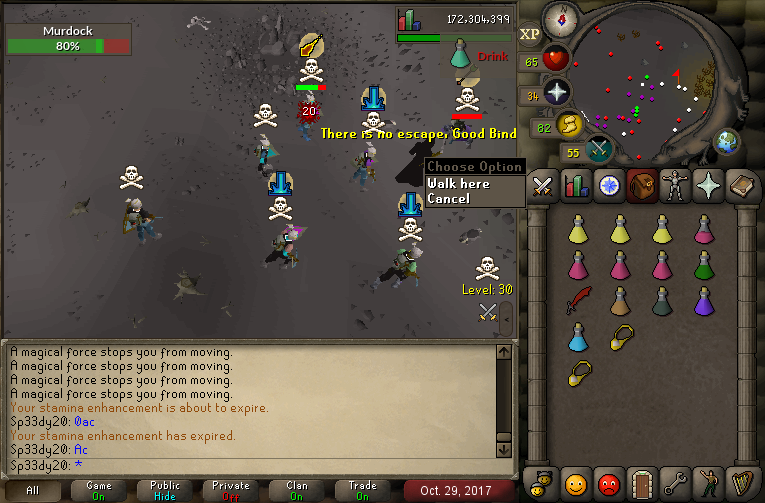Choose 'Walk here' in the option menu
Image resolution: width=765 pixels, height=503 pixels.
tap(459, 184)
